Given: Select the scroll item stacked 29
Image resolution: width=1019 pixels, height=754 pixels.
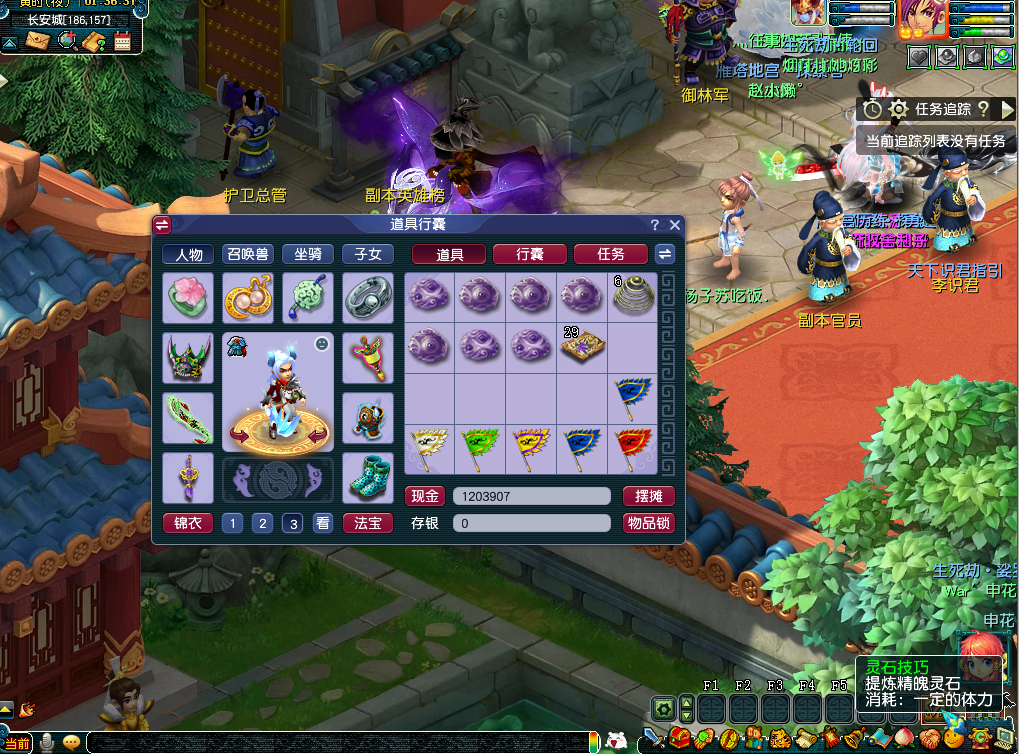Looking at the screenshot, I should click(580, 347).
